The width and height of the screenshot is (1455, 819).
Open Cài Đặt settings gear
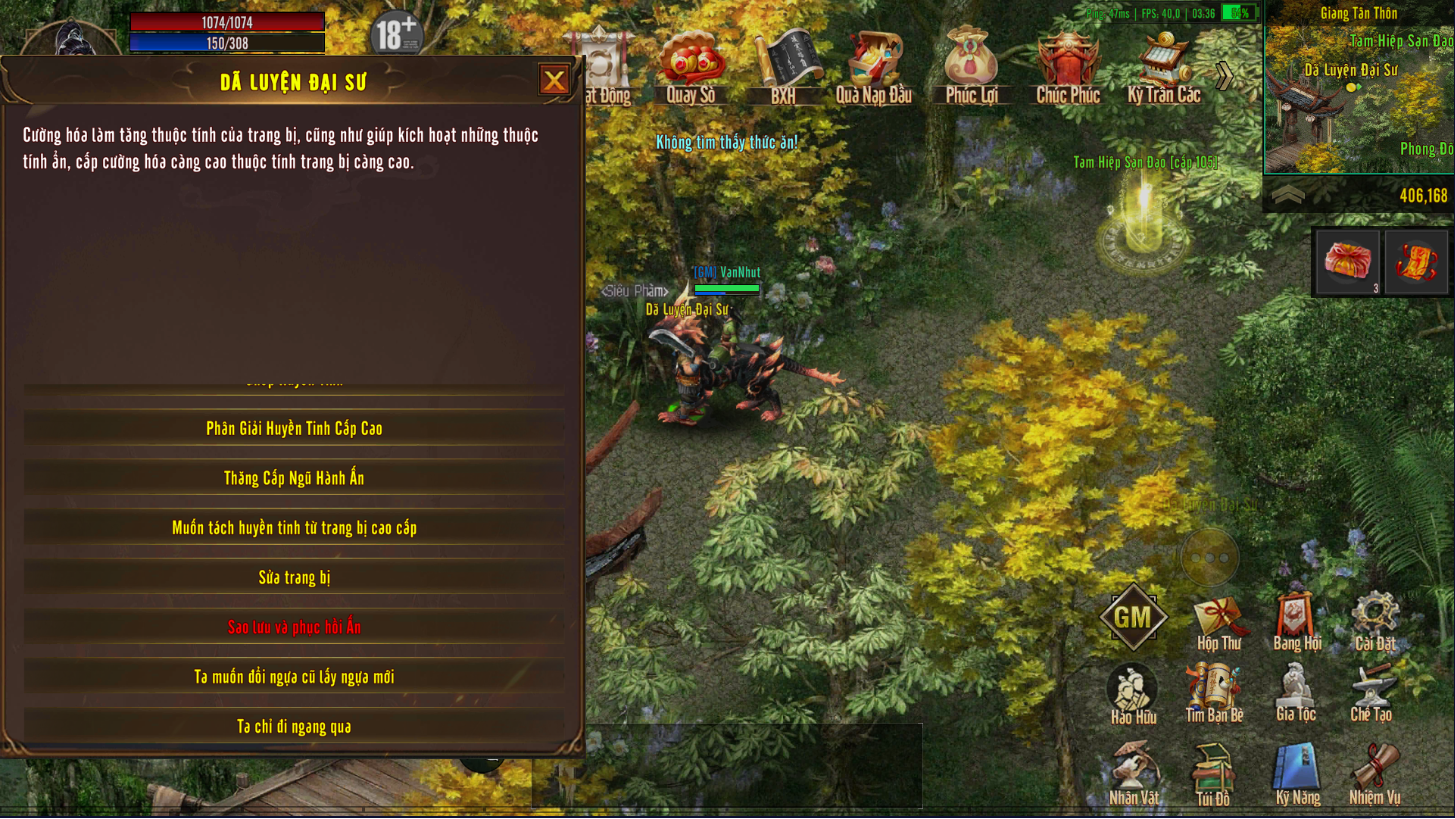[x=1375, y=620]
